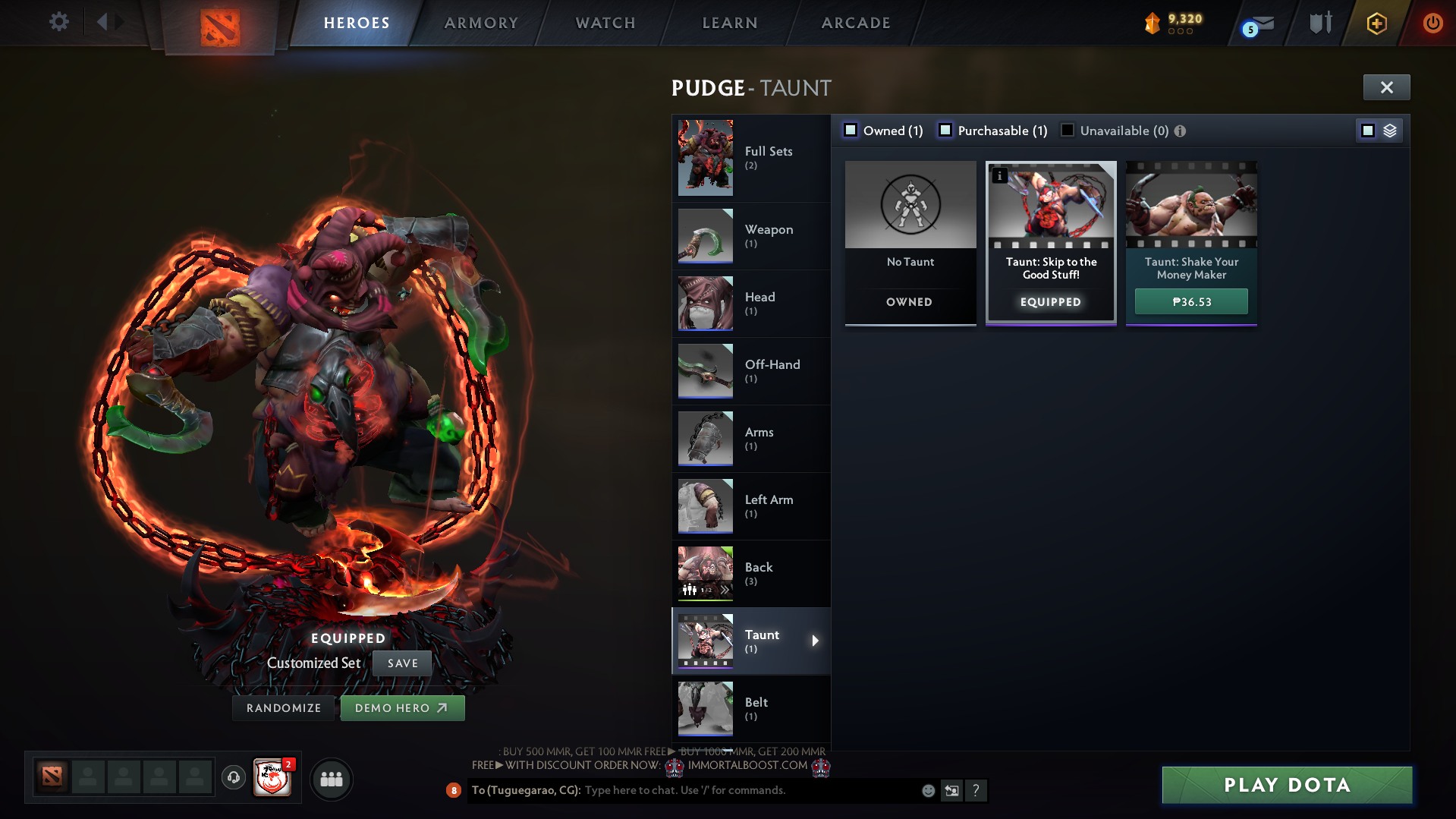
Task: Open the voice chat headset icon
Action: (233, 778)
